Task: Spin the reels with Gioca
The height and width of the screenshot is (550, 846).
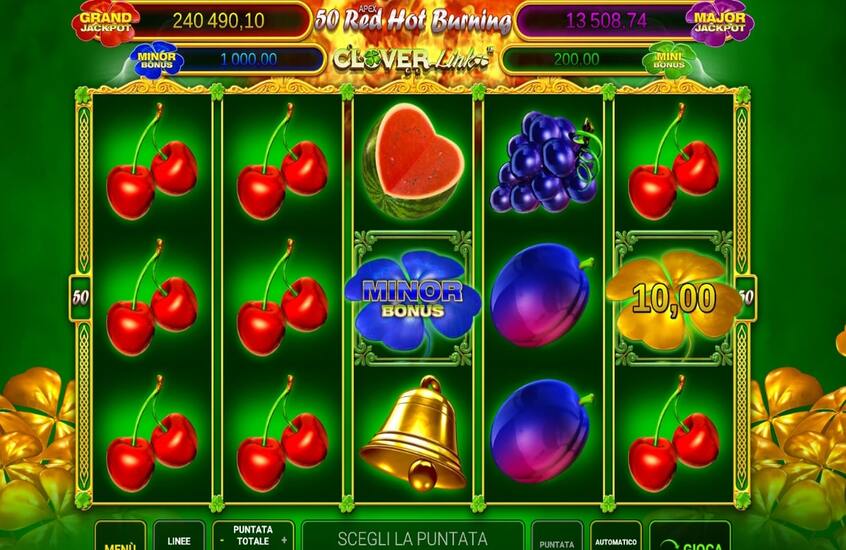Action: [x=689, y=540]
